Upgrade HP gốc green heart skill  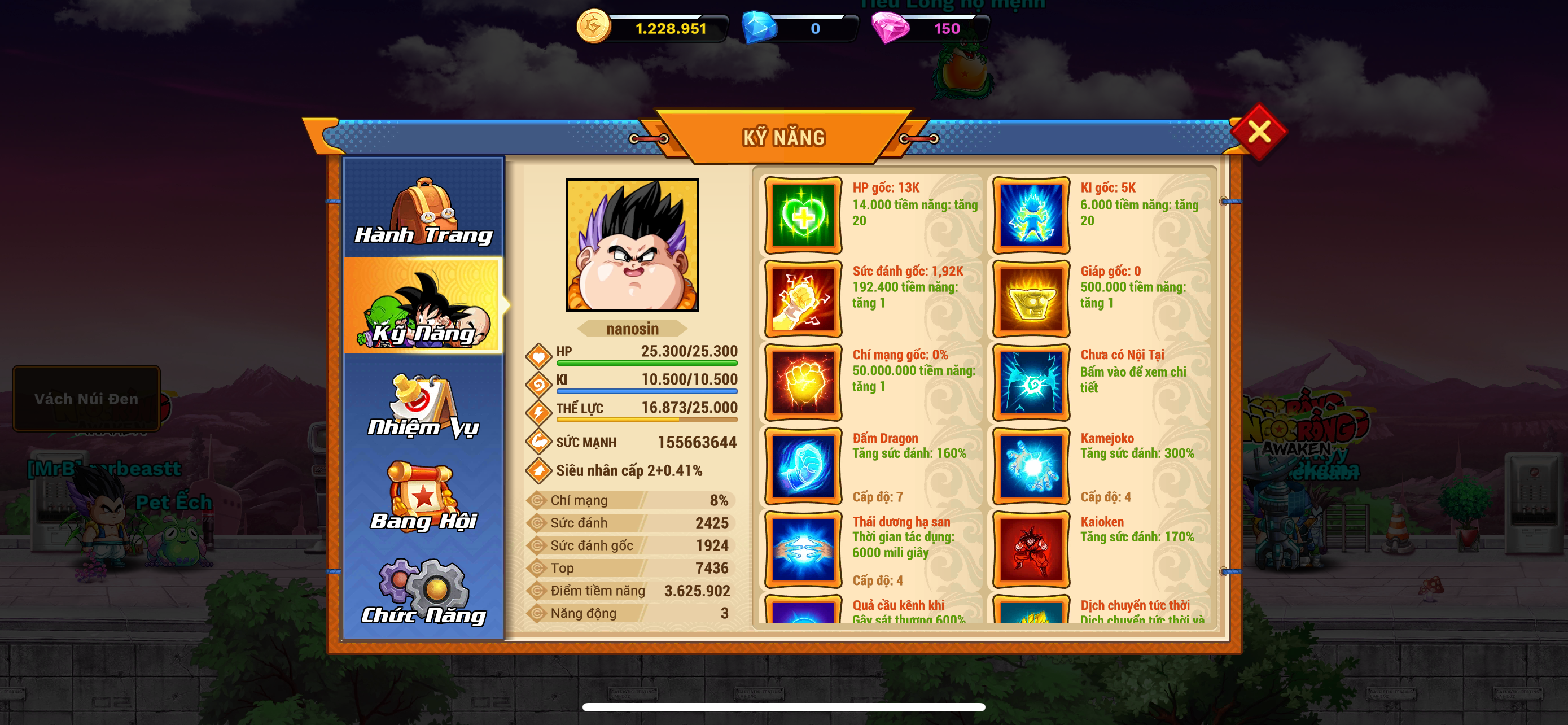click(x=803, y=216)
